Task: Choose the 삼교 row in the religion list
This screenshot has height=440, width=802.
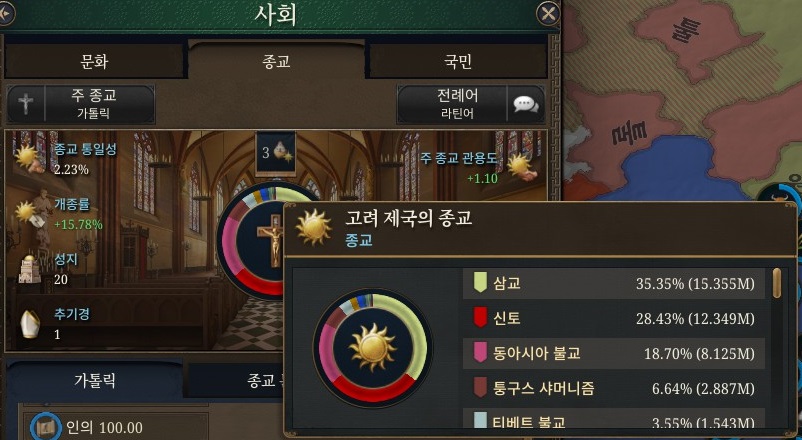Action: point(615,283)
